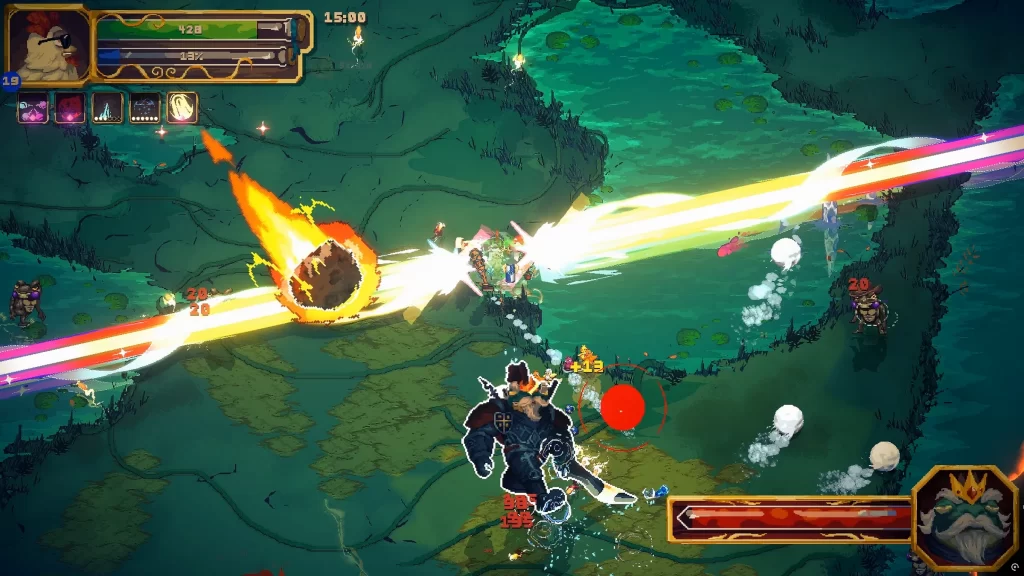Screen dimensions: 1024x576
Task: Select the glowing yellow swirl ability icon
Action: point(182,108)
